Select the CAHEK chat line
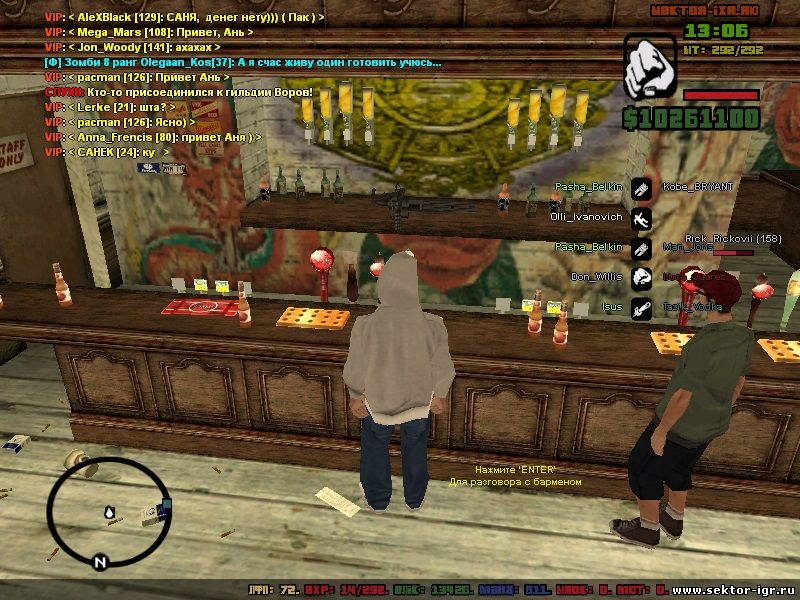The image size is (800, 600). [107, 152]
